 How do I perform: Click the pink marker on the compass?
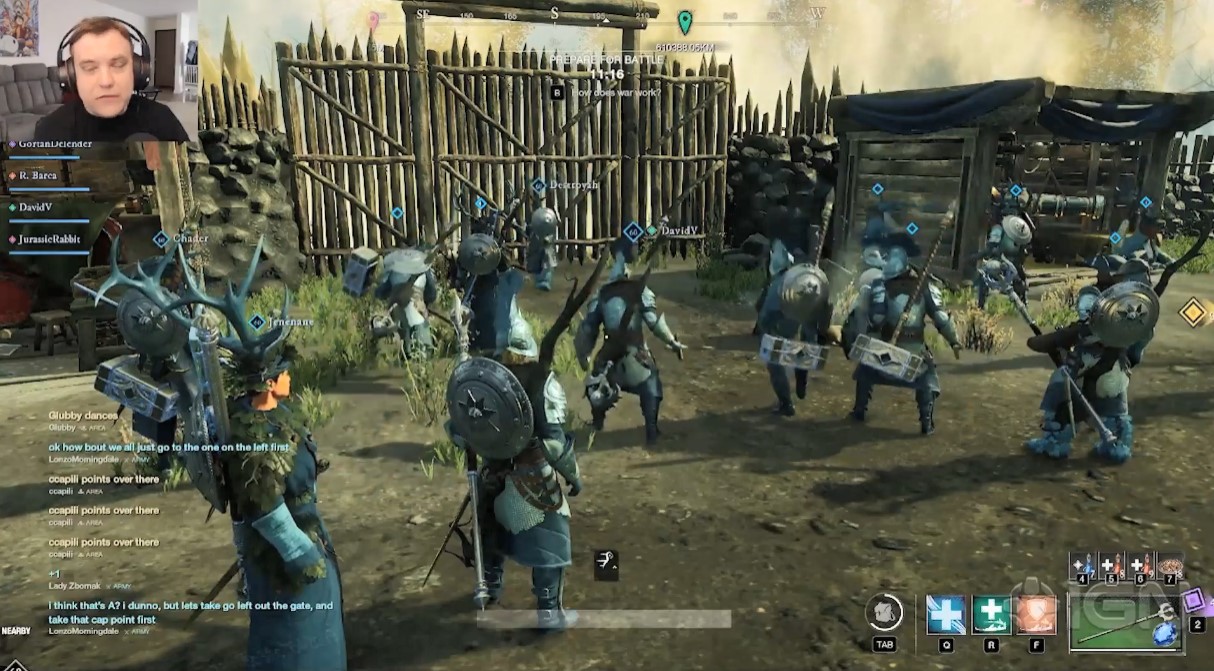point(374,20)
